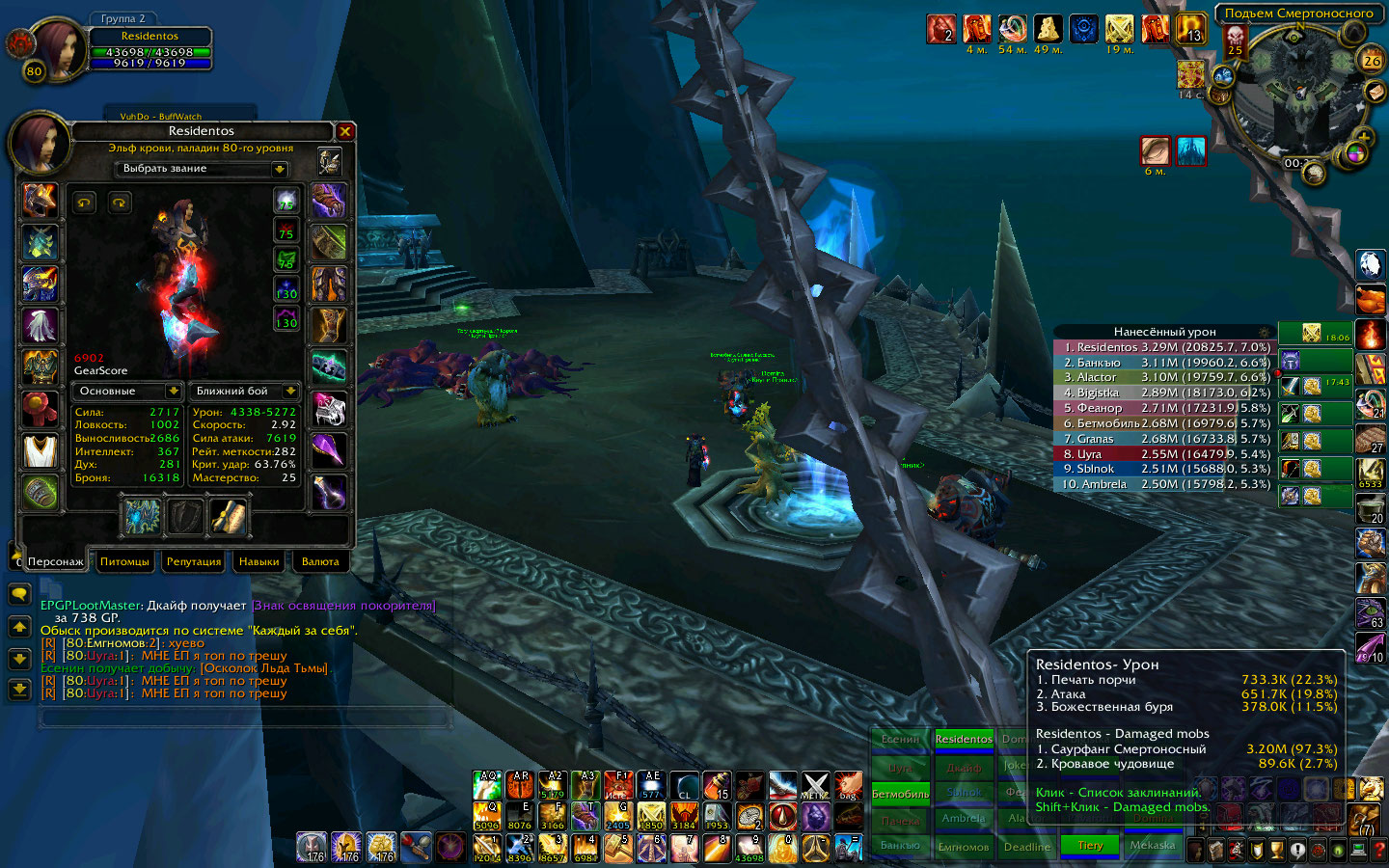Viewport: 1389px width, 868px height.
Task: Select Deadline raid frame
Action: [1026, 847]
